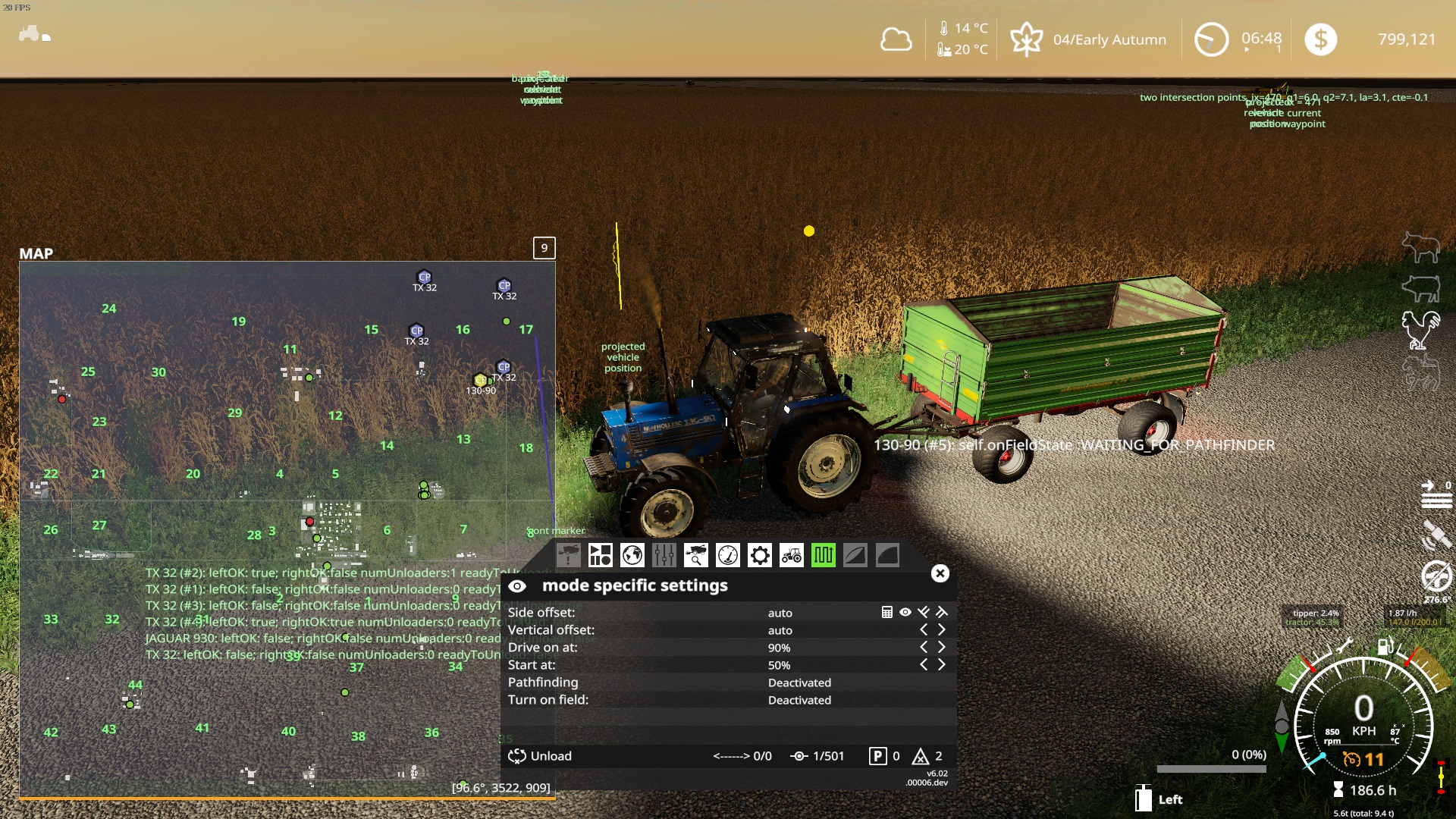Open the tractor page tab
The image size is (1456, 819).
coord(791,556)
